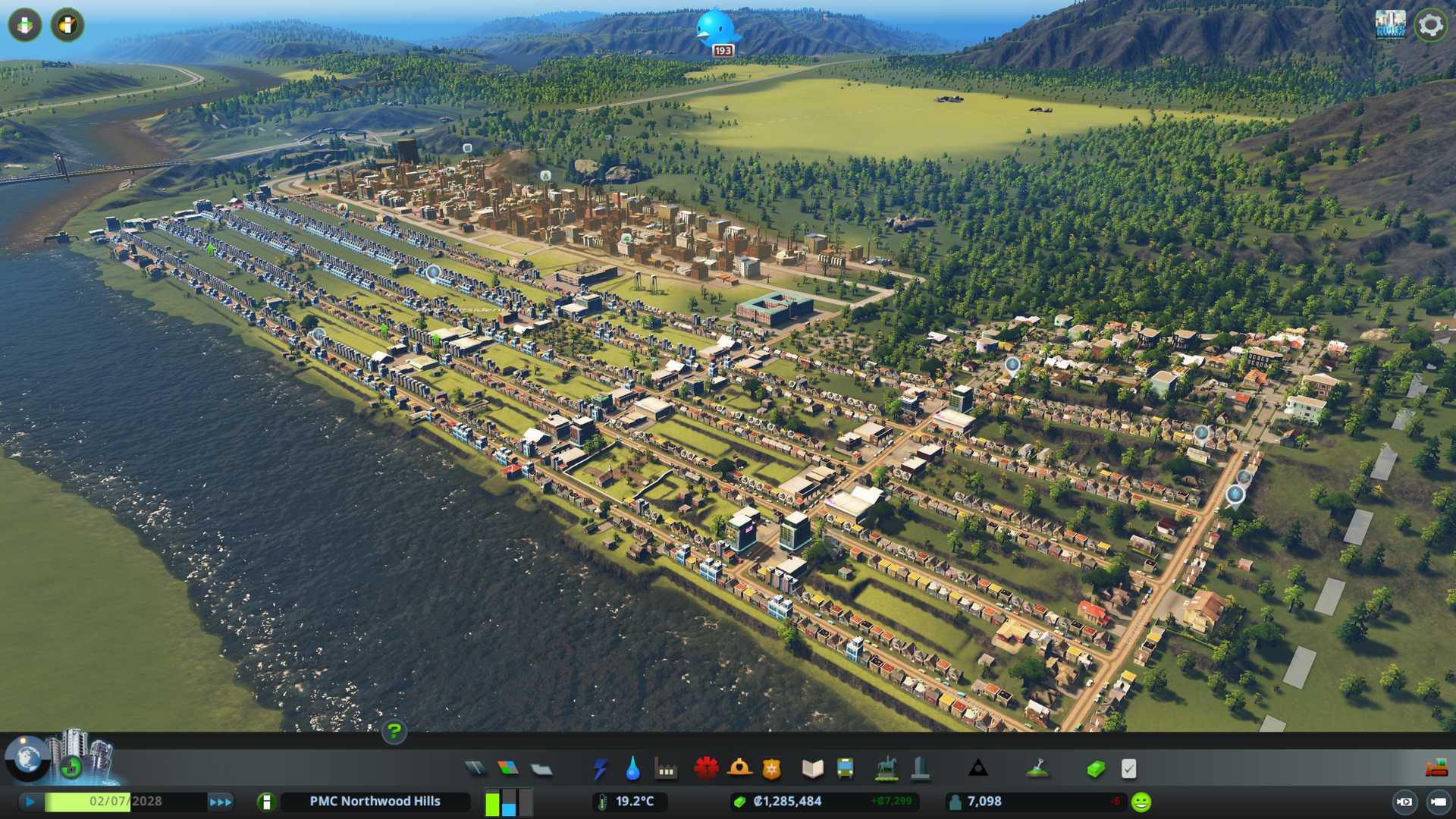The width and height of the screenshot is (1456, 819).
Task: Change simulation speed with triple arrows
Action: (x=221, y=802)
